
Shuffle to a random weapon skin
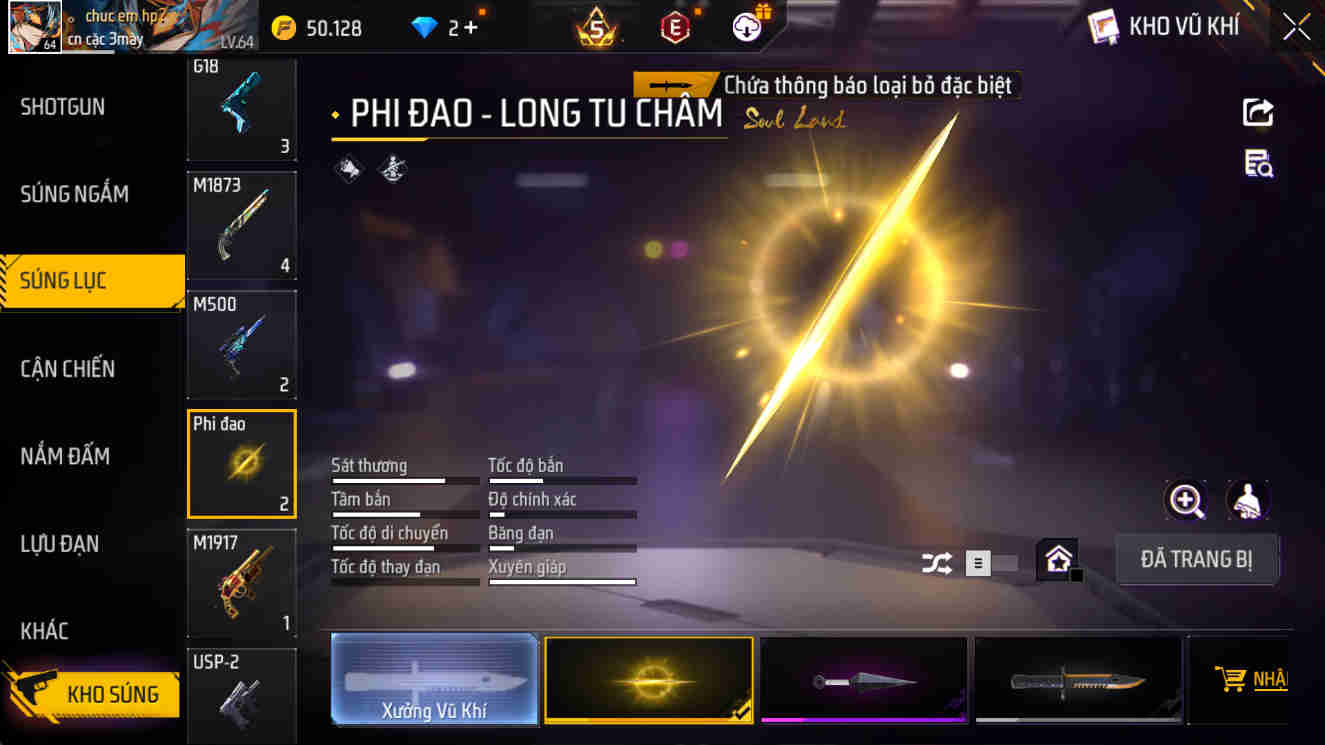click(x=937, y=565)
